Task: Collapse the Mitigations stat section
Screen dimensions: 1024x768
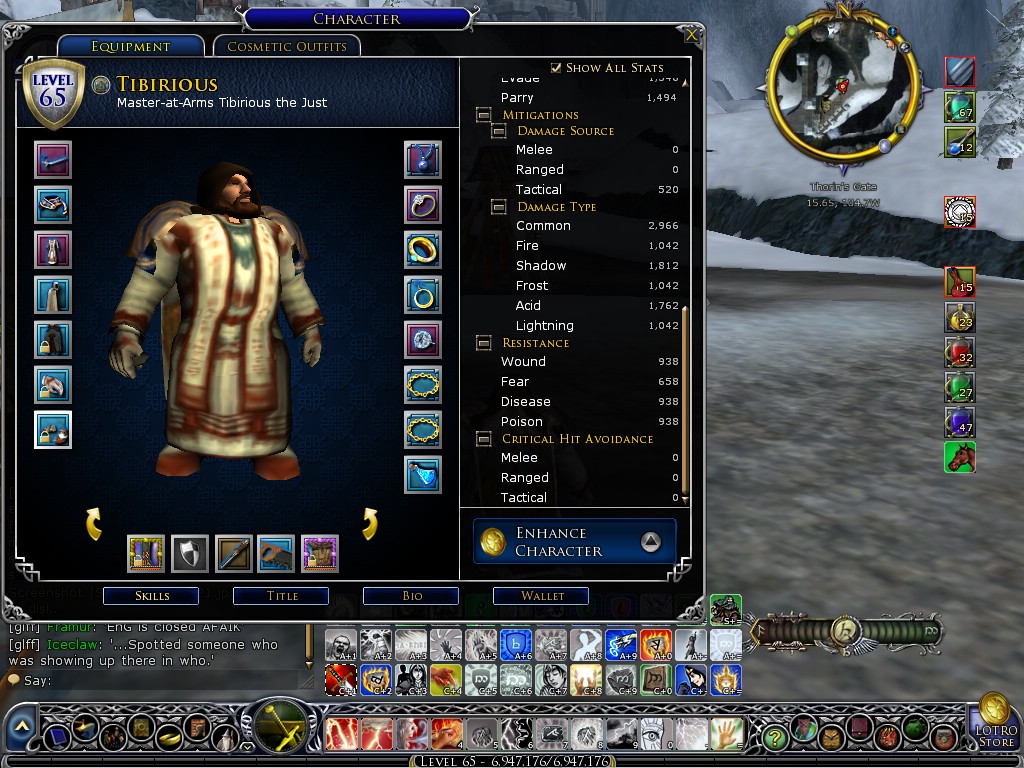Action: (x=484, y=115)
